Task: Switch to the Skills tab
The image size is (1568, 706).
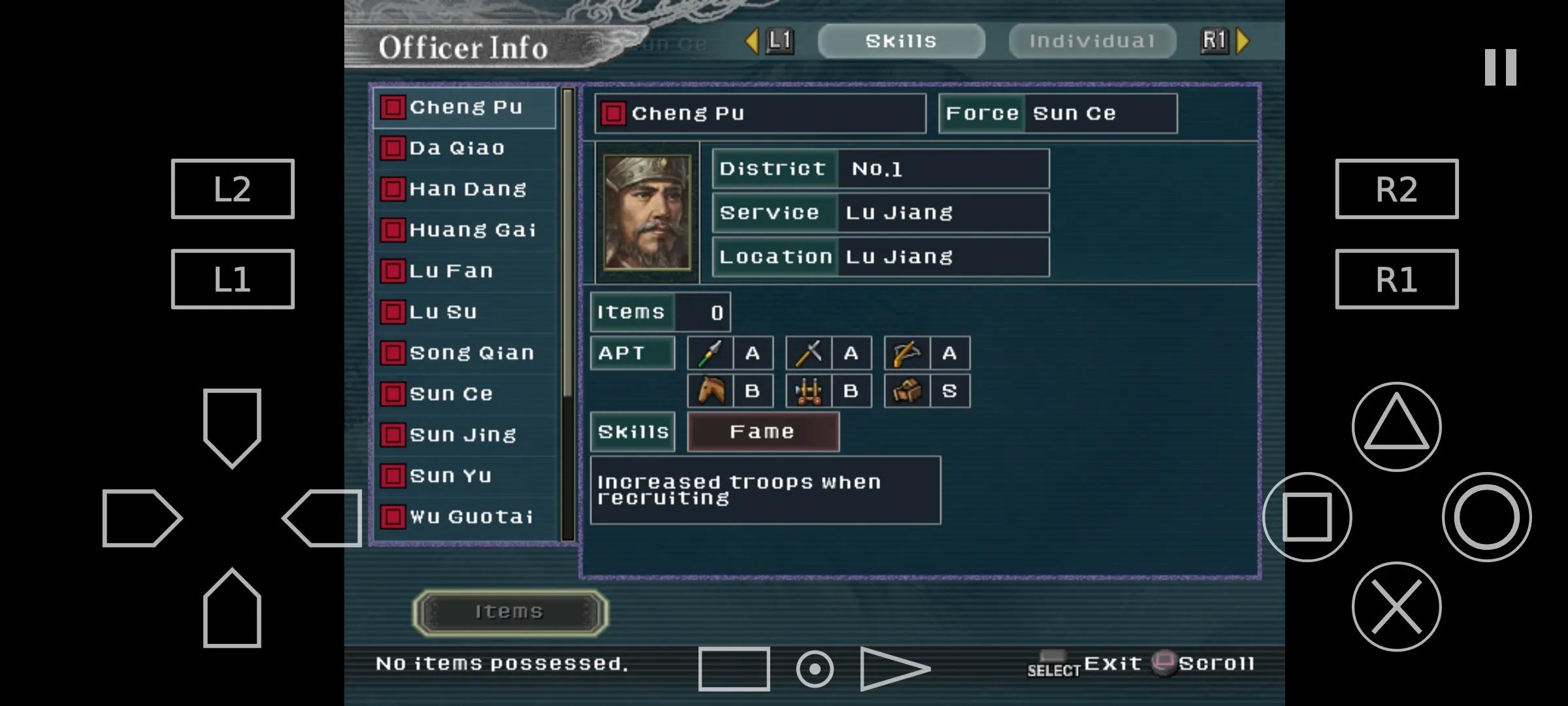Action: coord(901,41)
